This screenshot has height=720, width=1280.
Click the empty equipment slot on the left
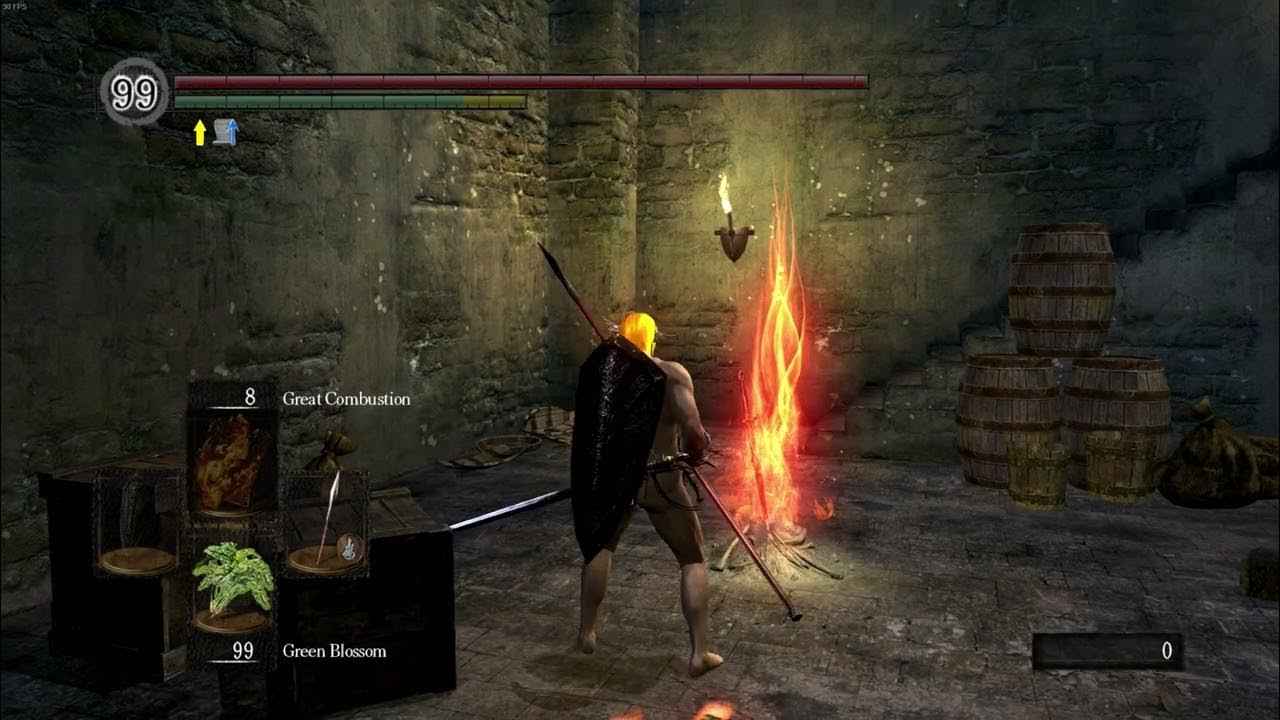137,557
